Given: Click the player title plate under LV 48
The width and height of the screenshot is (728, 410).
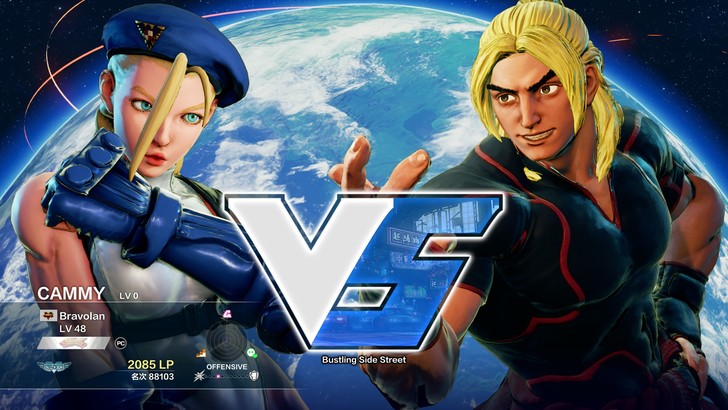Looking at the screenshot, I should (x=74, y=342).
